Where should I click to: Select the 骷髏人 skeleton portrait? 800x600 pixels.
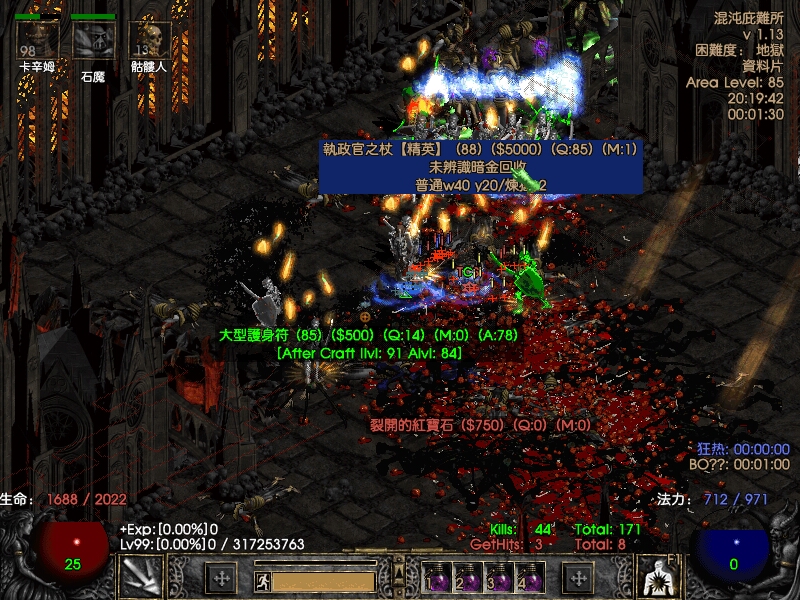tap(149, 40)
